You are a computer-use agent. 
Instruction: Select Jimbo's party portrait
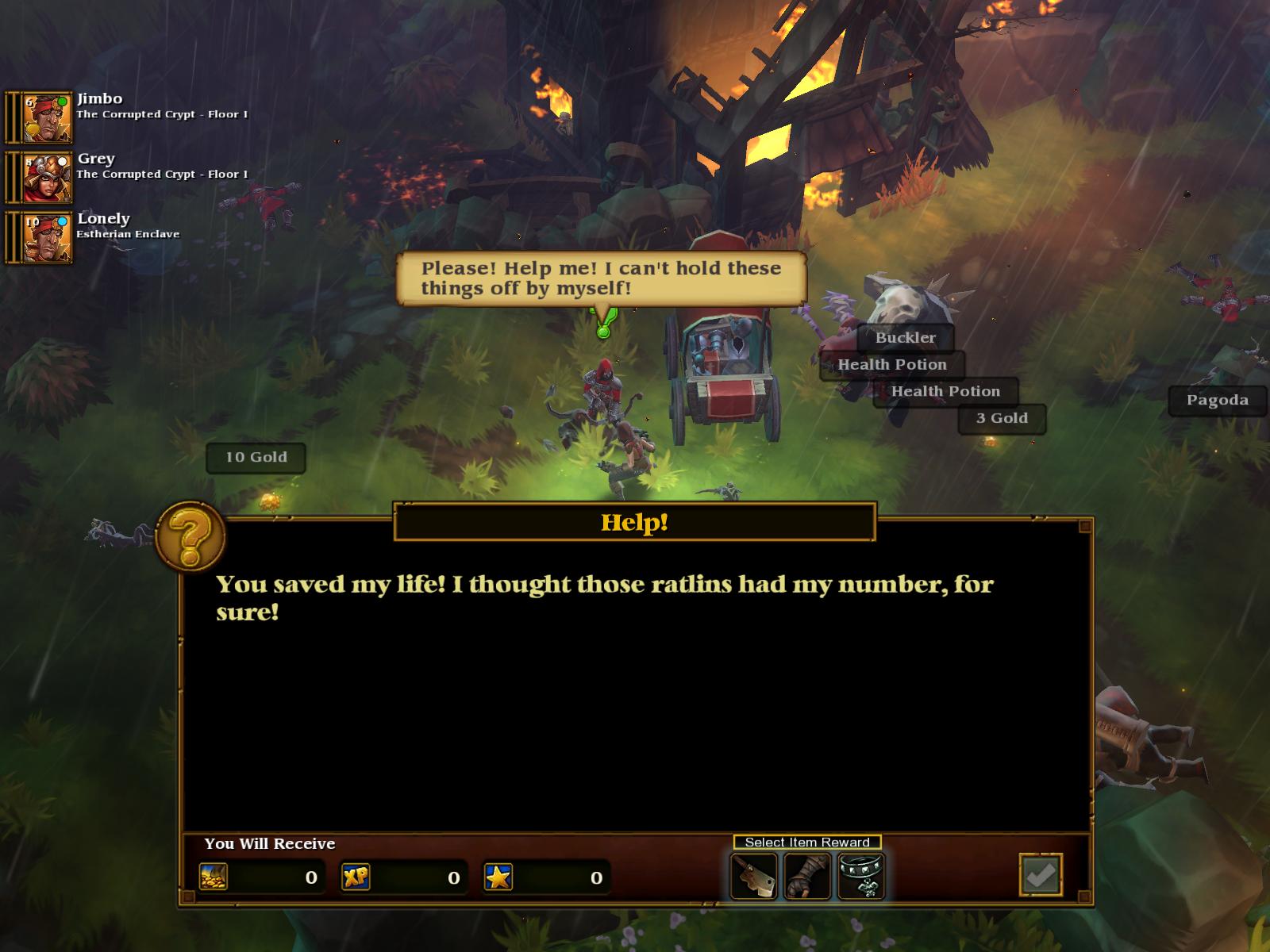tap(47, 117)
